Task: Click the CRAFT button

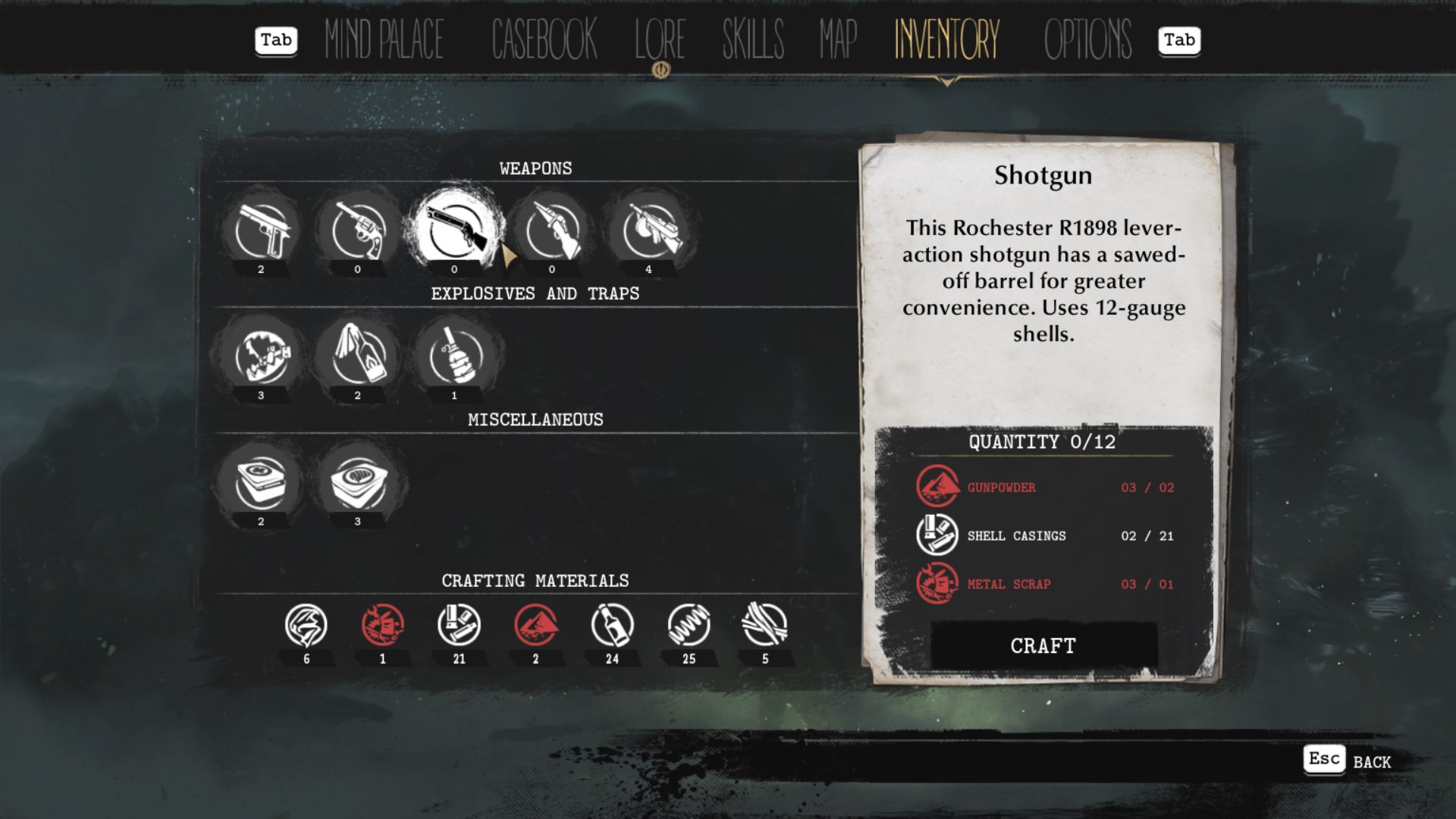Action: point(1043,645)
